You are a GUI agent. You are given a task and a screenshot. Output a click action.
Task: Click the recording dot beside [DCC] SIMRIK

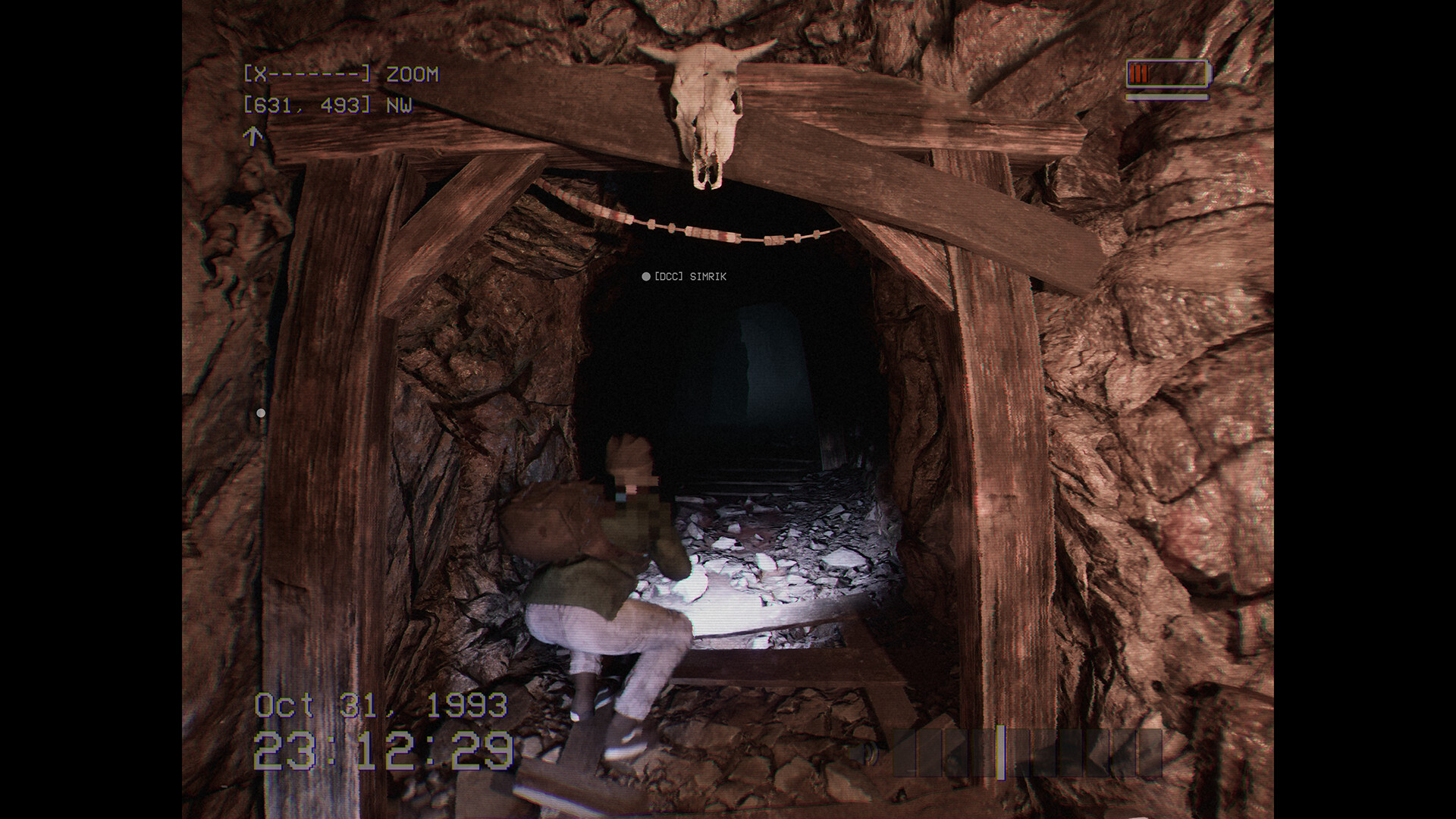point(645,276)
